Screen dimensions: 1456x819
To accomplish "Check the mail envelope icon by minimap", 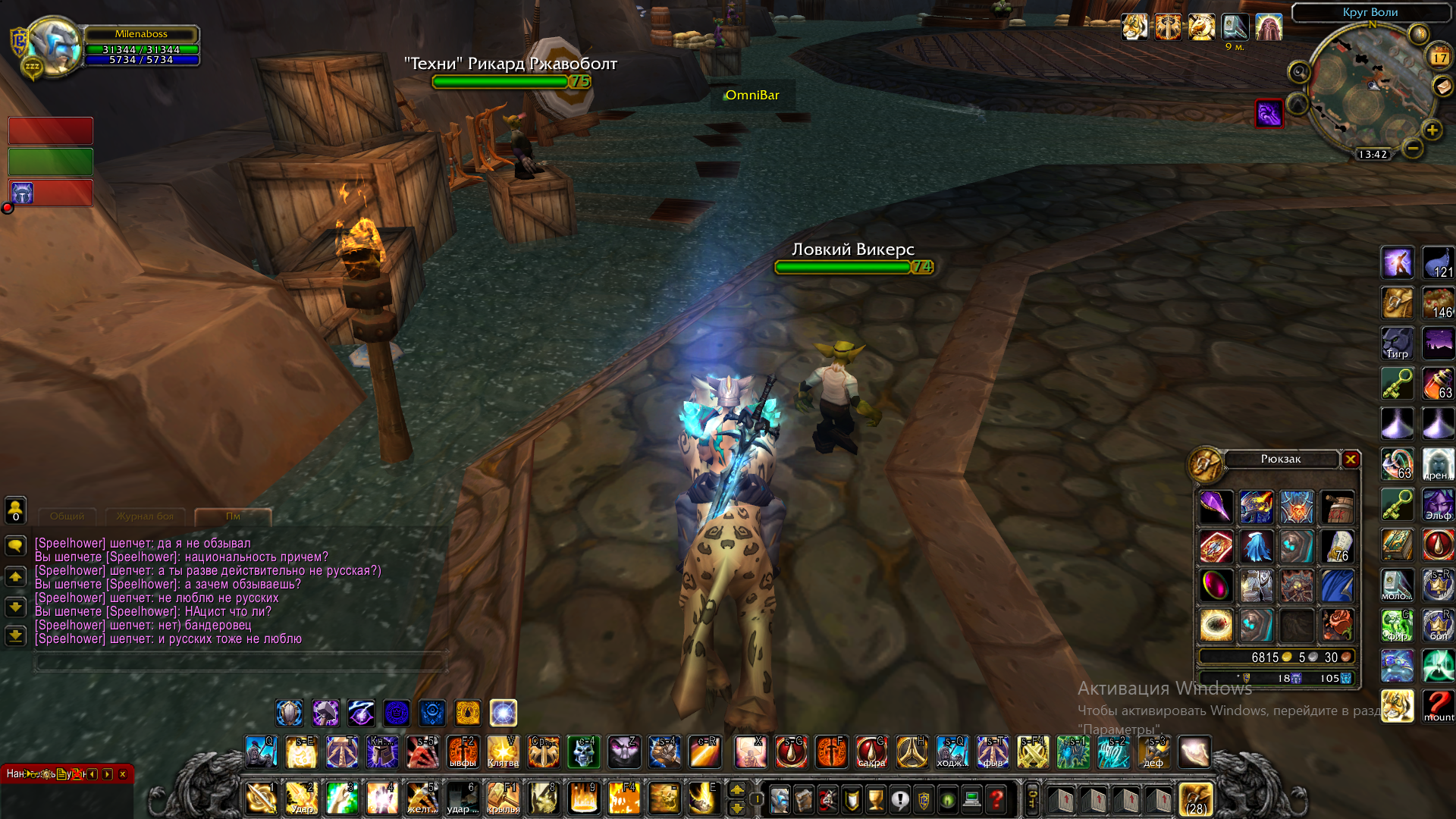I will (1442, 86).
